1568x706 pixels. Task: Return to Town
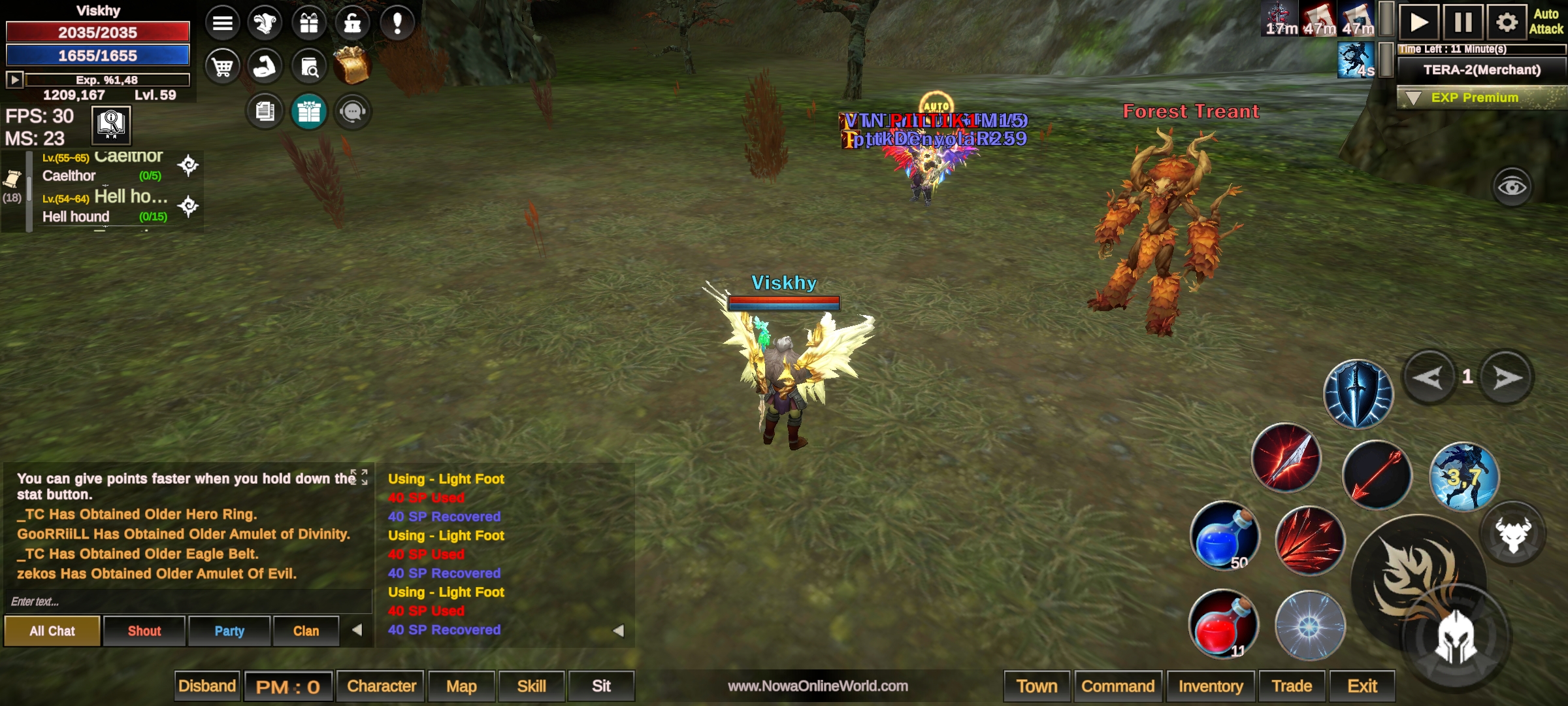point(1036,686)
